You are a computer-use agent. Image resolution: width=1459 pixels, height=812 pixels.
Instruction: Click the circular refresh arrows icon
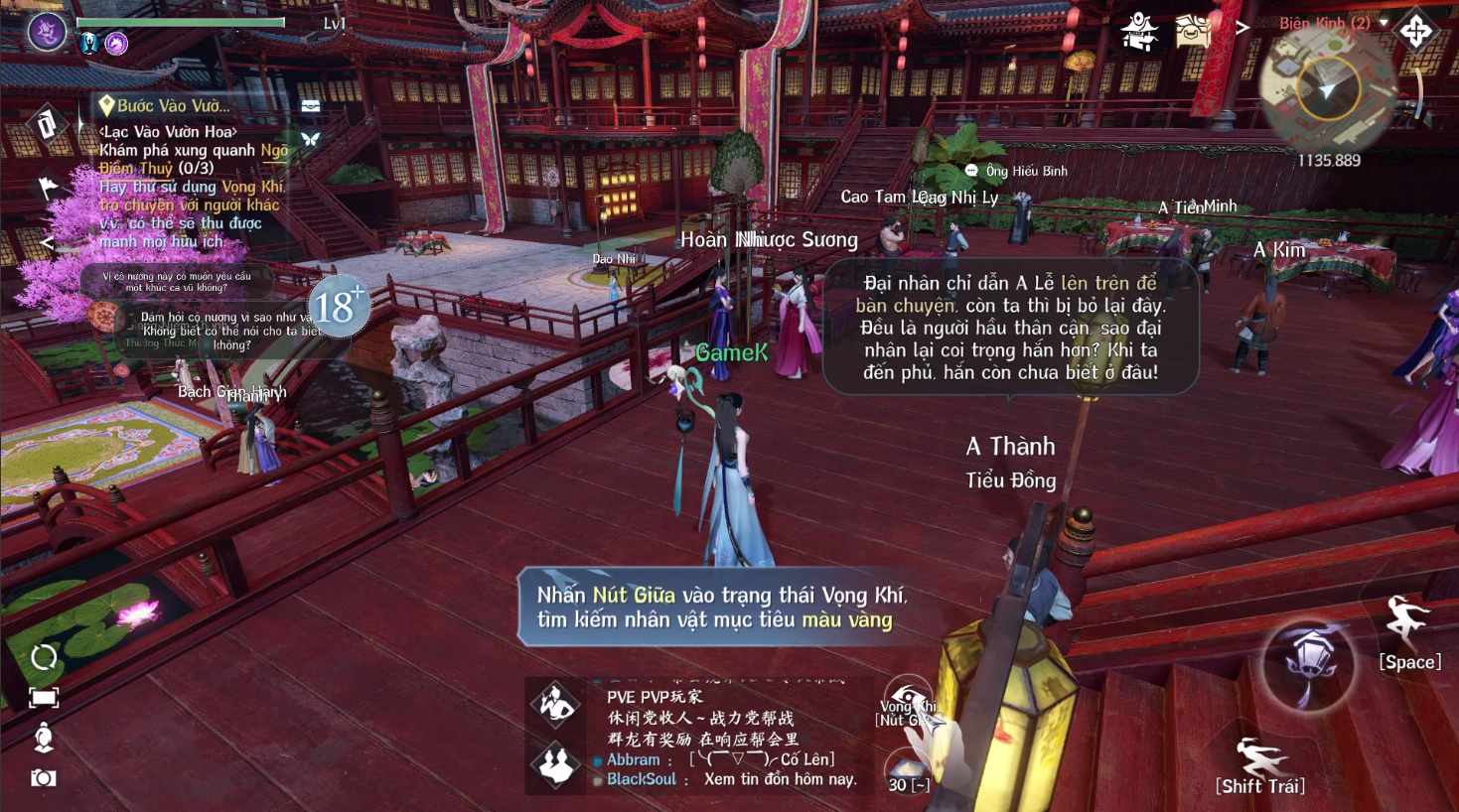[x=44, y=657]
